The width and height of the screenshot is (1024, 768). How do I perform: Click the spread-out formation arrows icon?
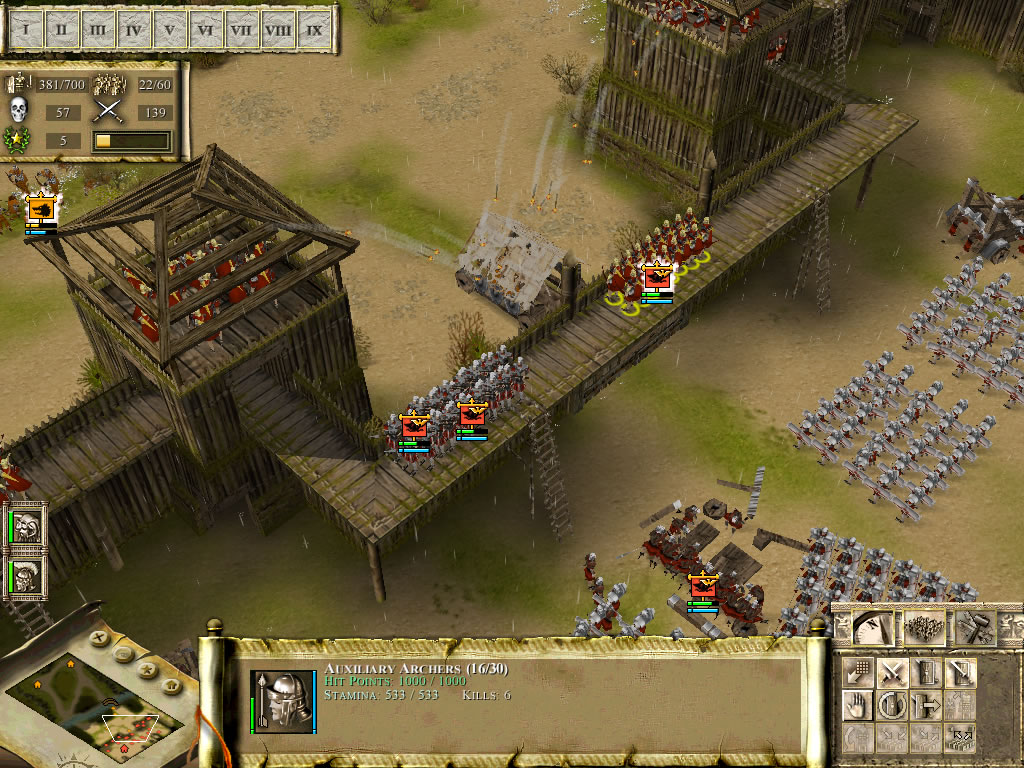click(x=960, y=739)
